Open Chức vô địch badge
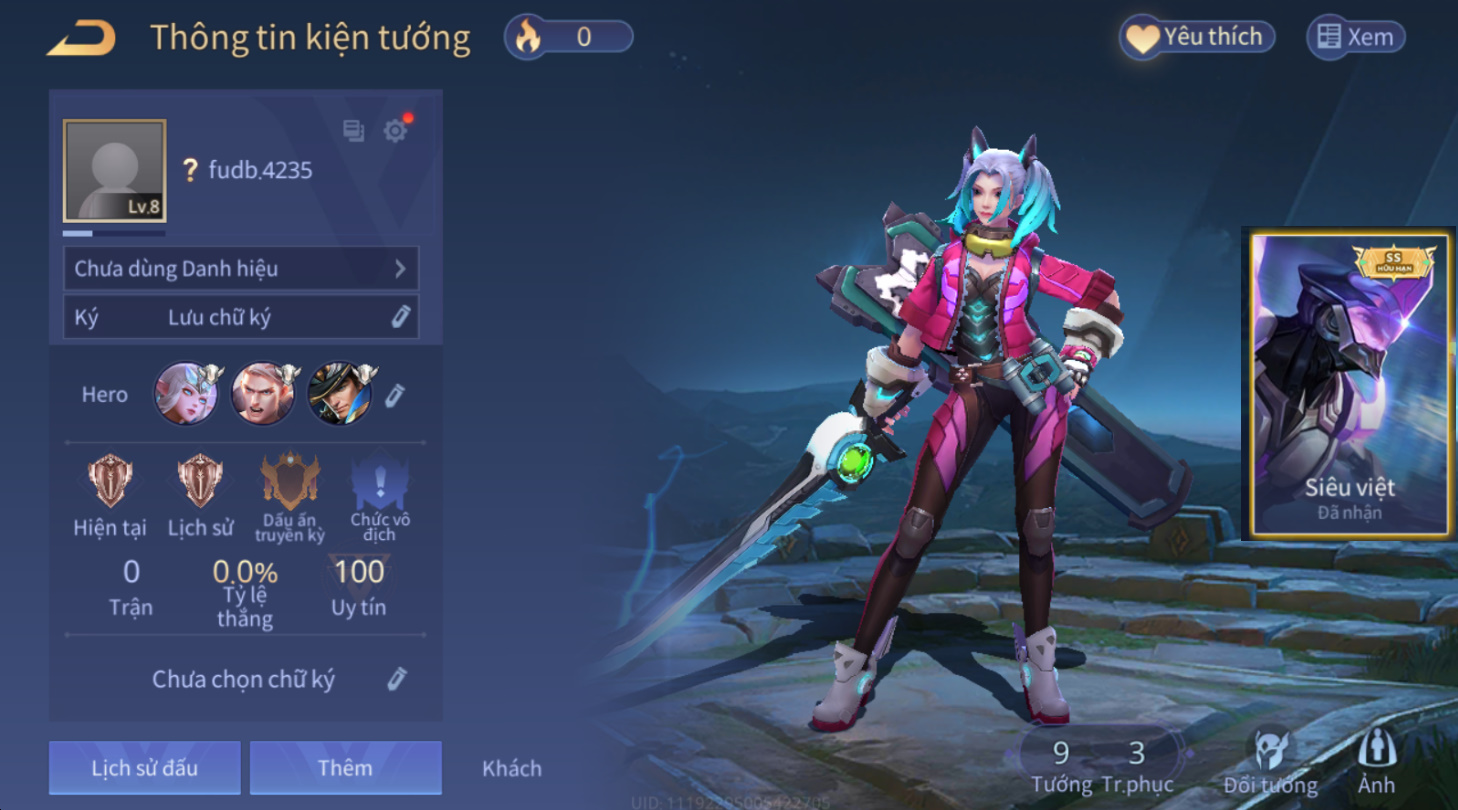 380,482
